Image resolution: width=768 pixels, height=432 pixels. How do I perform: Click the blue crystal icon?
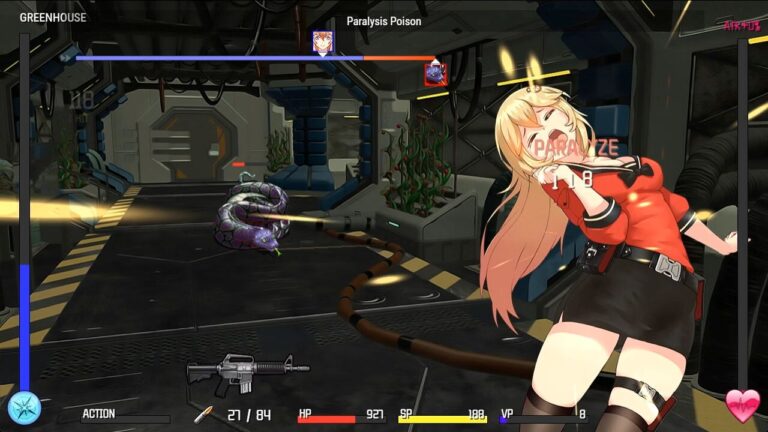click(x=23, y=407)
